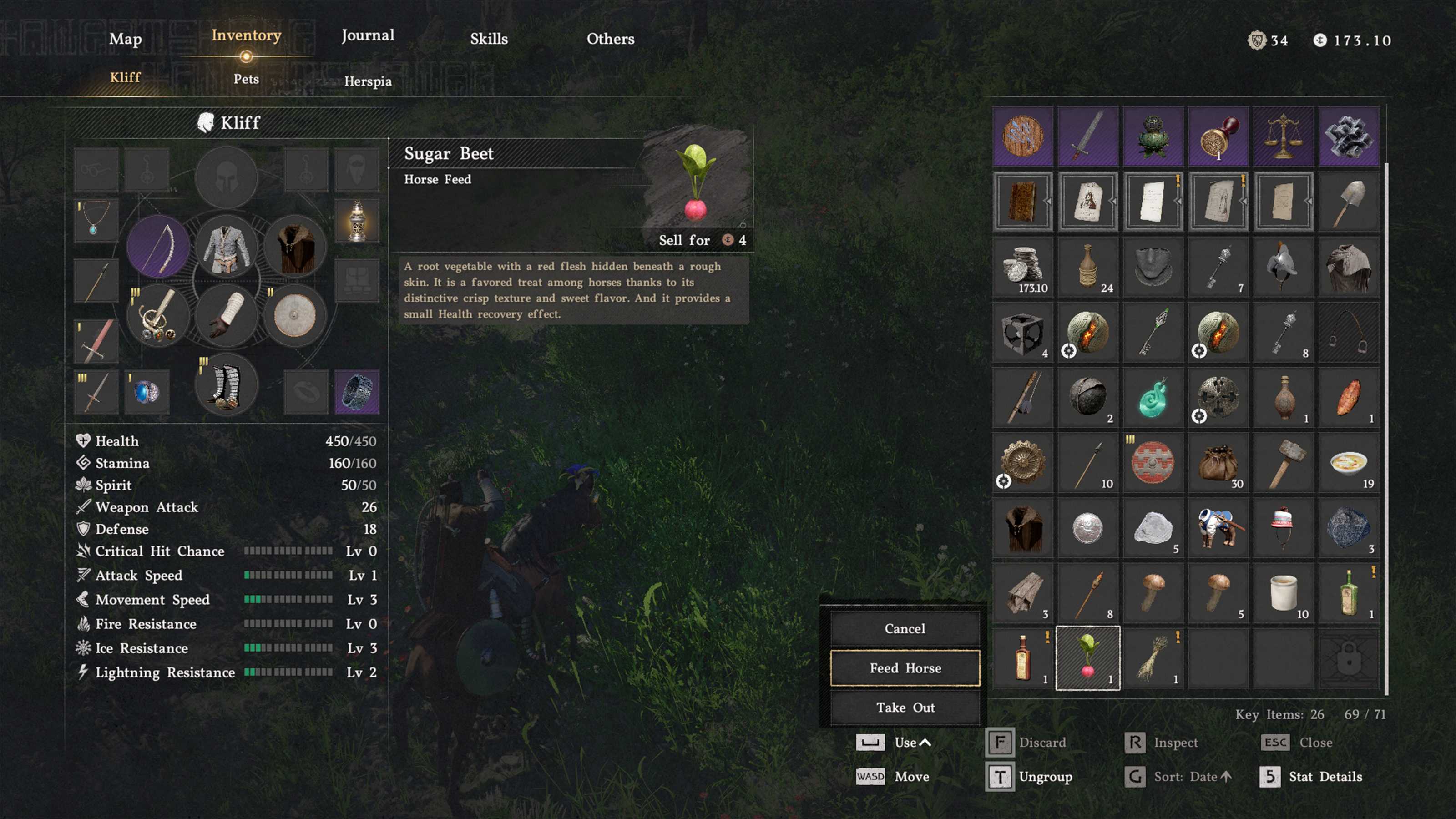The height and width of the screenshot is (819, 1456).
Task: Select the Take Out option
Action: [905, 708]
